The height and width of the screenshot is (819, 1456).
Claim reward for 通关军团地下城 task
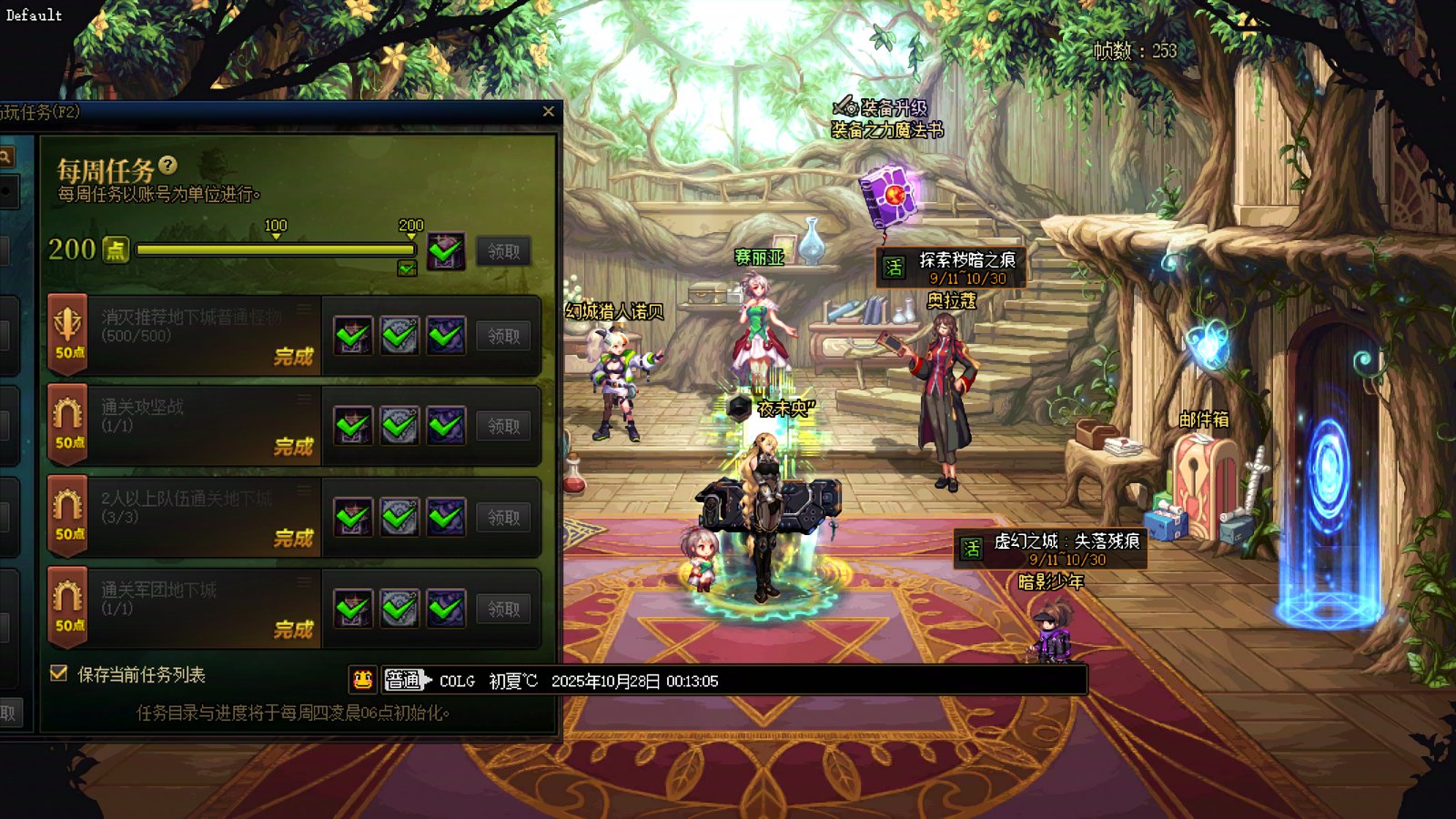click(503, 609)
